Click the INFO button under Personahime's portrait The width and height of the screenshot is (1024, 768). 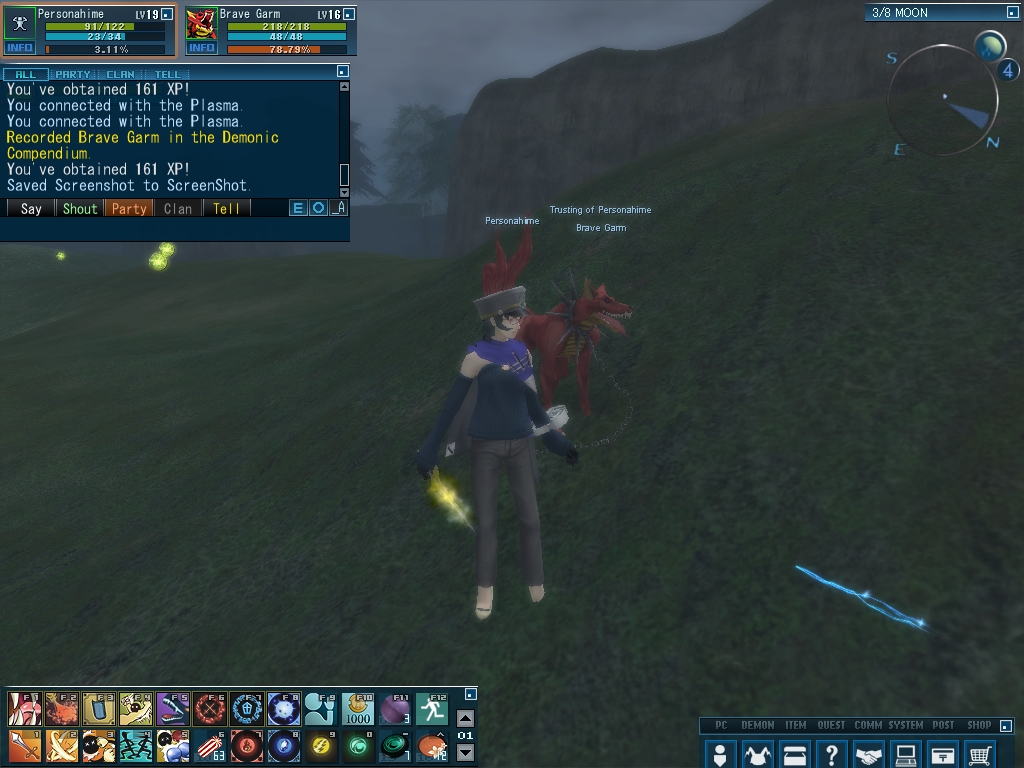pos(20,48)
